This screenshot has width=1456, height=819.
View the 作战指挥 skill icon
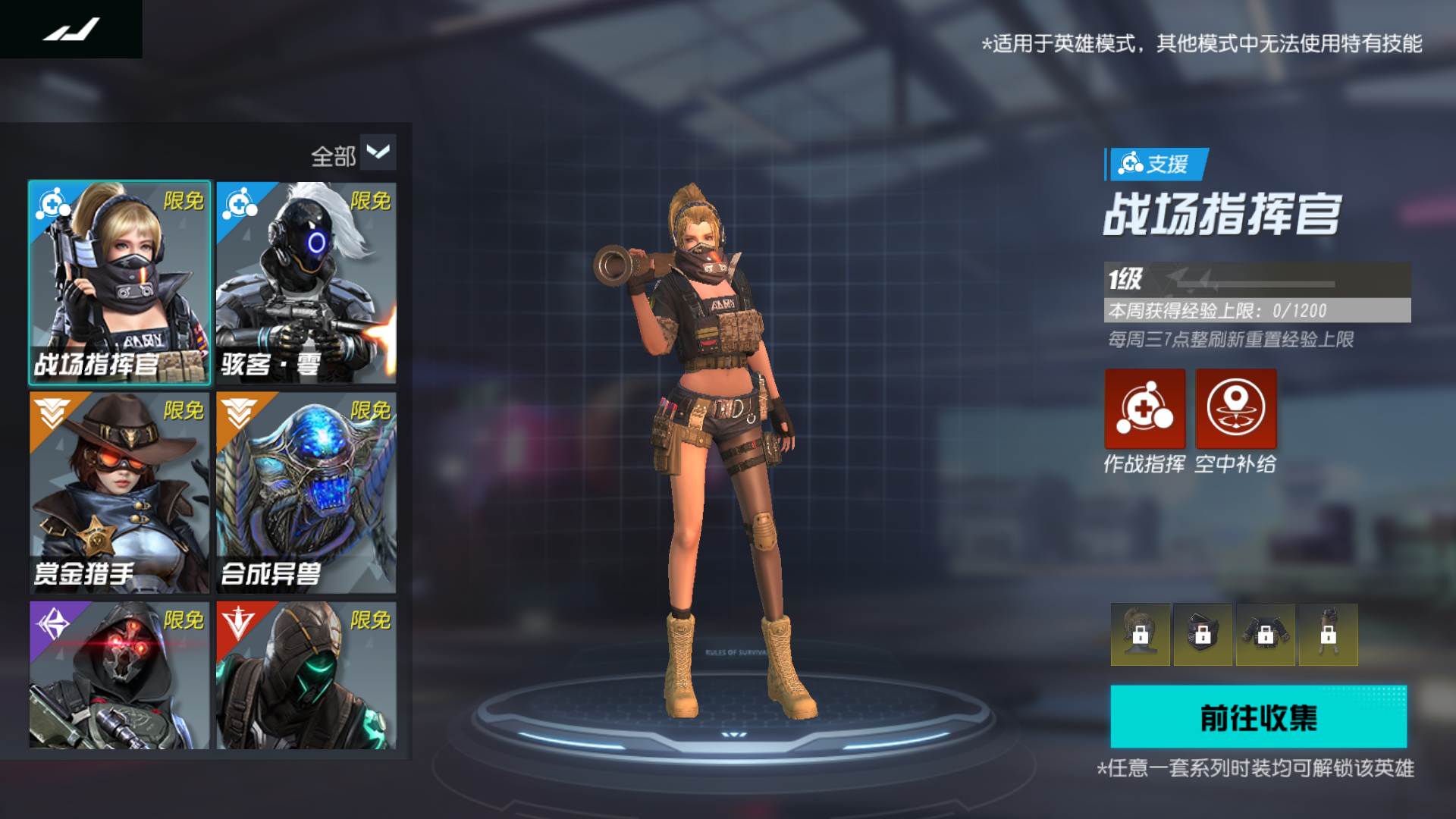(1144, 409)
